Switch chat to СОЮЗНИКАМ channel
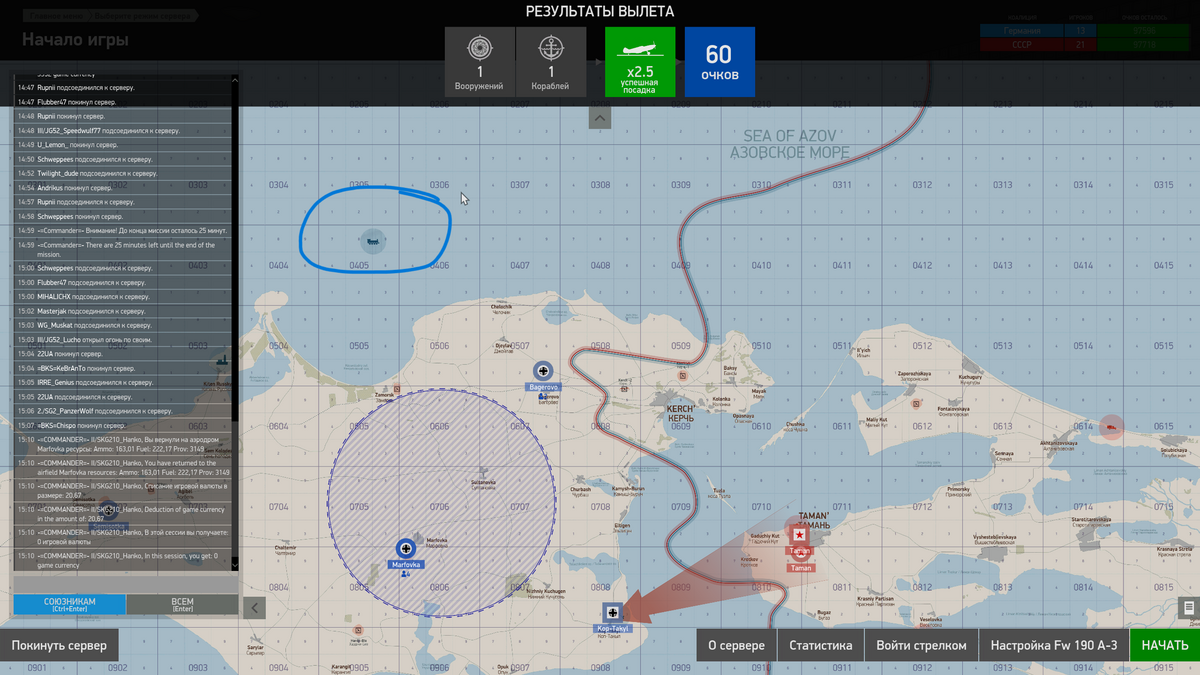 [69, 604]
